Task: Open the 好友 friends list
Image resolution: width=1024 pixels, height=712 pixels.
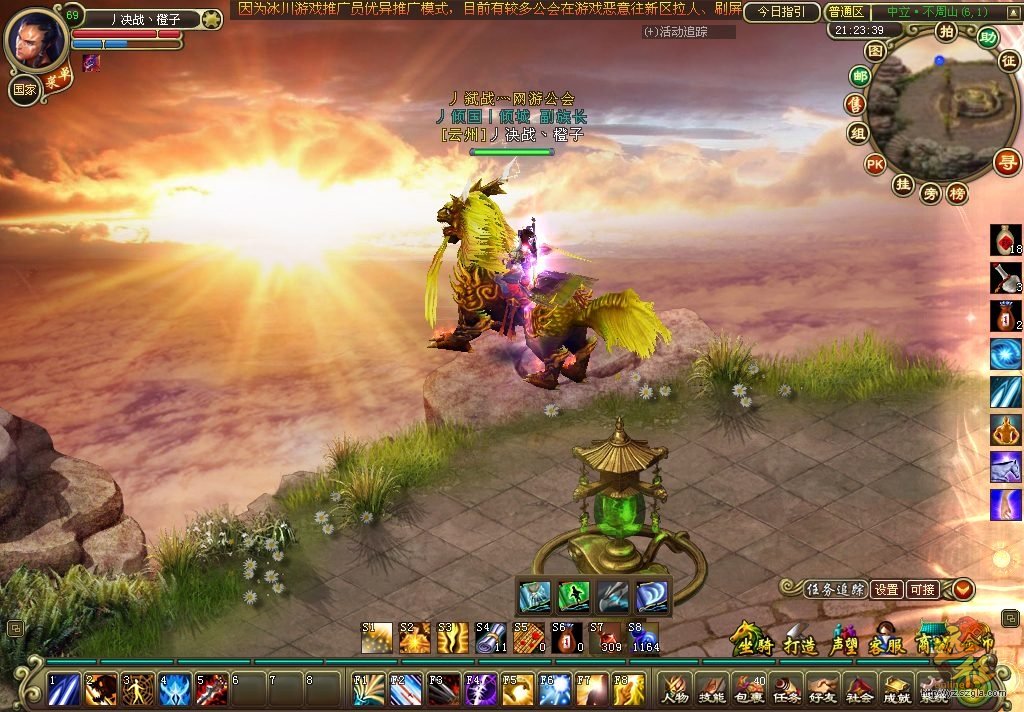Action: click(822, 689)
